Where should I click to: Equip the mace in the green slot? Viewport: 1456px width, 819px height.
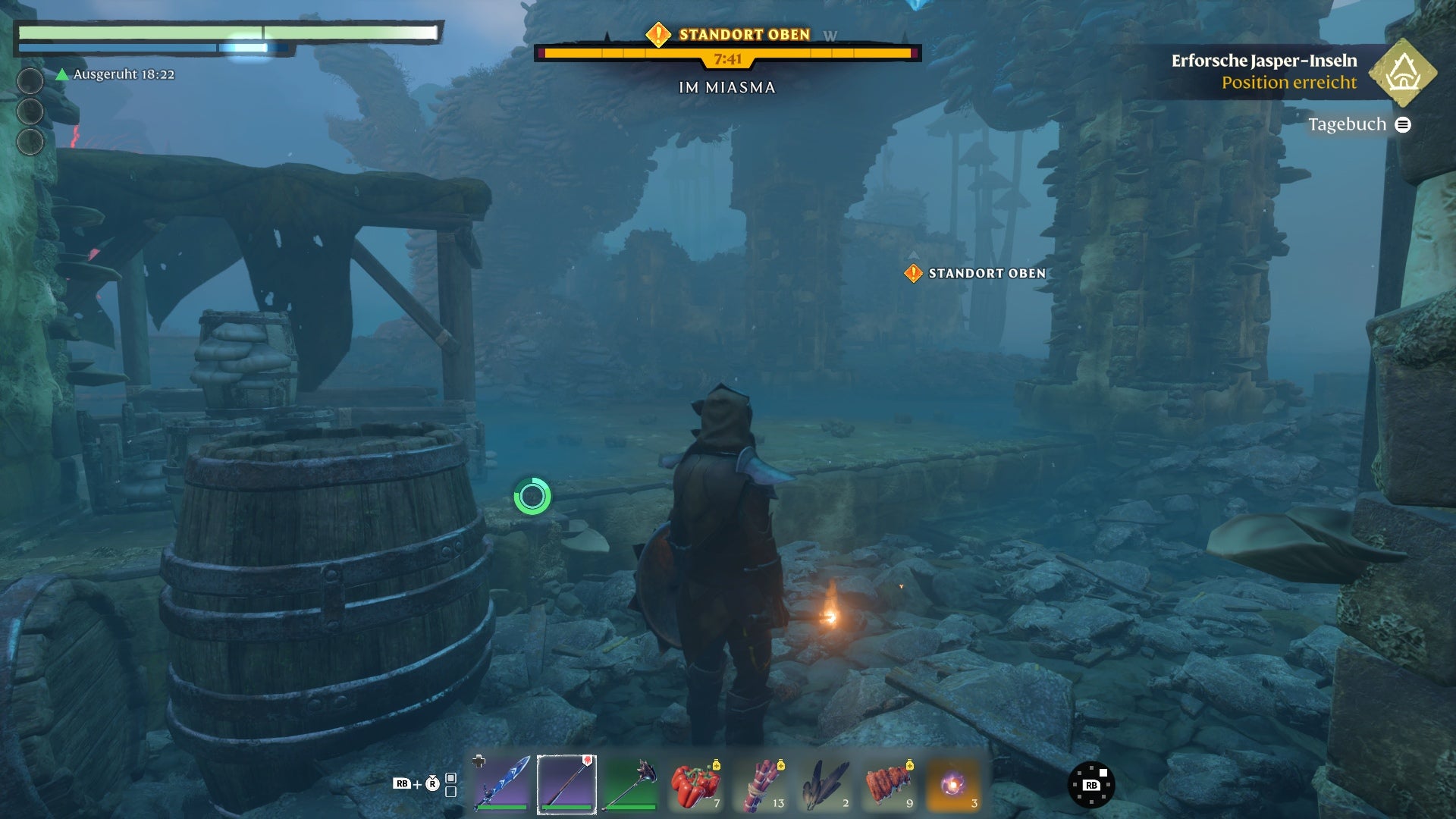pos(631,784)
